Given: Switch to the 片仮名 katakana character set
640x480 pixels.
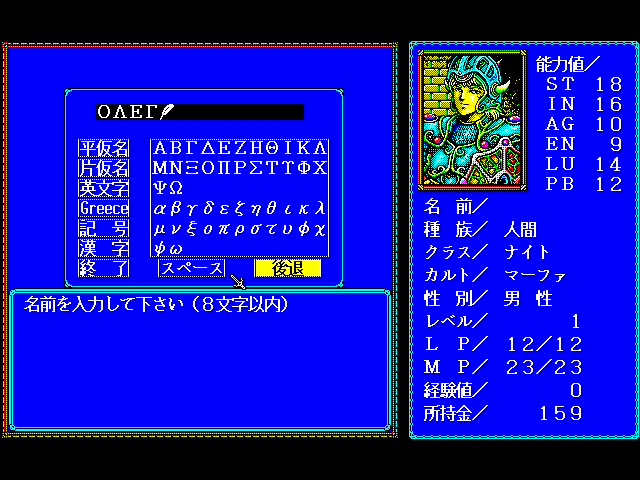Looking at the screenshot, I should point(104,168).
